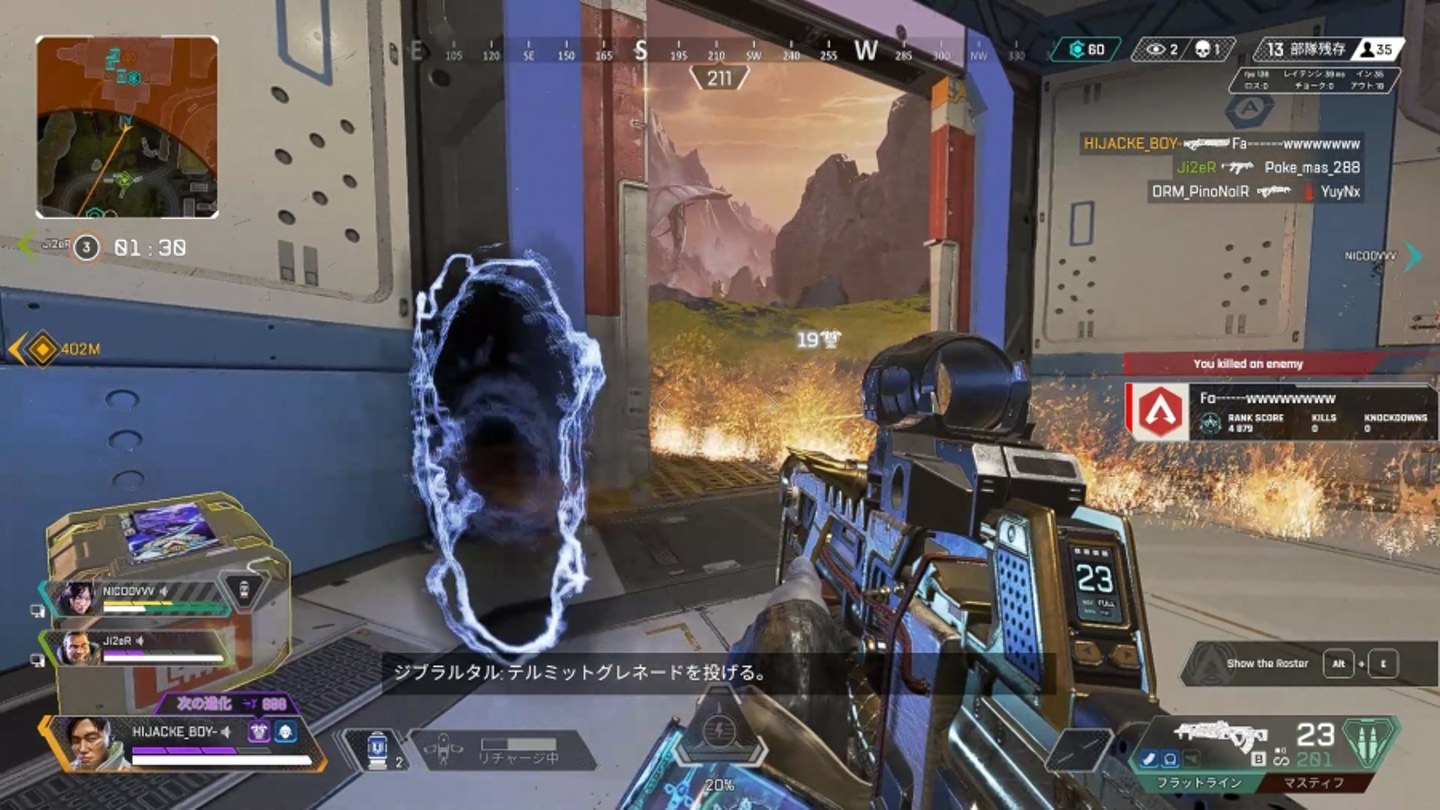
Task: Click the heavy ammo type icon
Action: 1370,741
